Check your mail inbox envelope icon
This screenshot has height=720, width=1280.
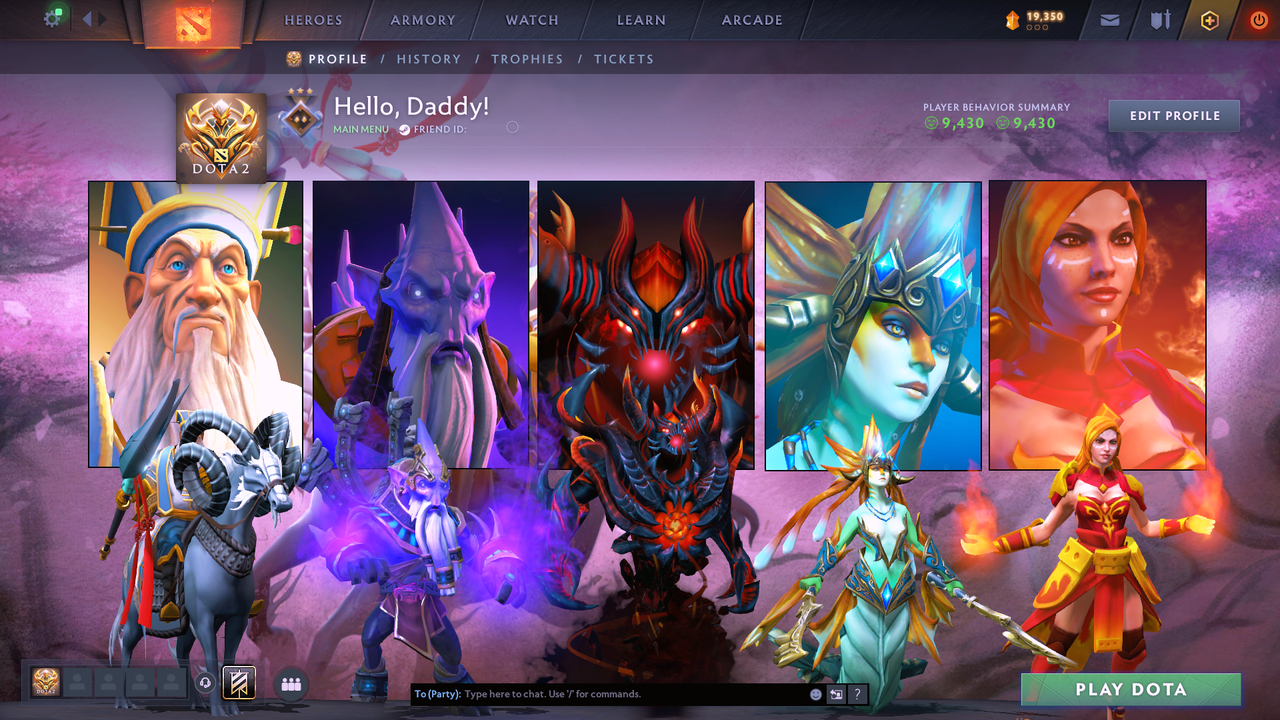pos(1109,19)
